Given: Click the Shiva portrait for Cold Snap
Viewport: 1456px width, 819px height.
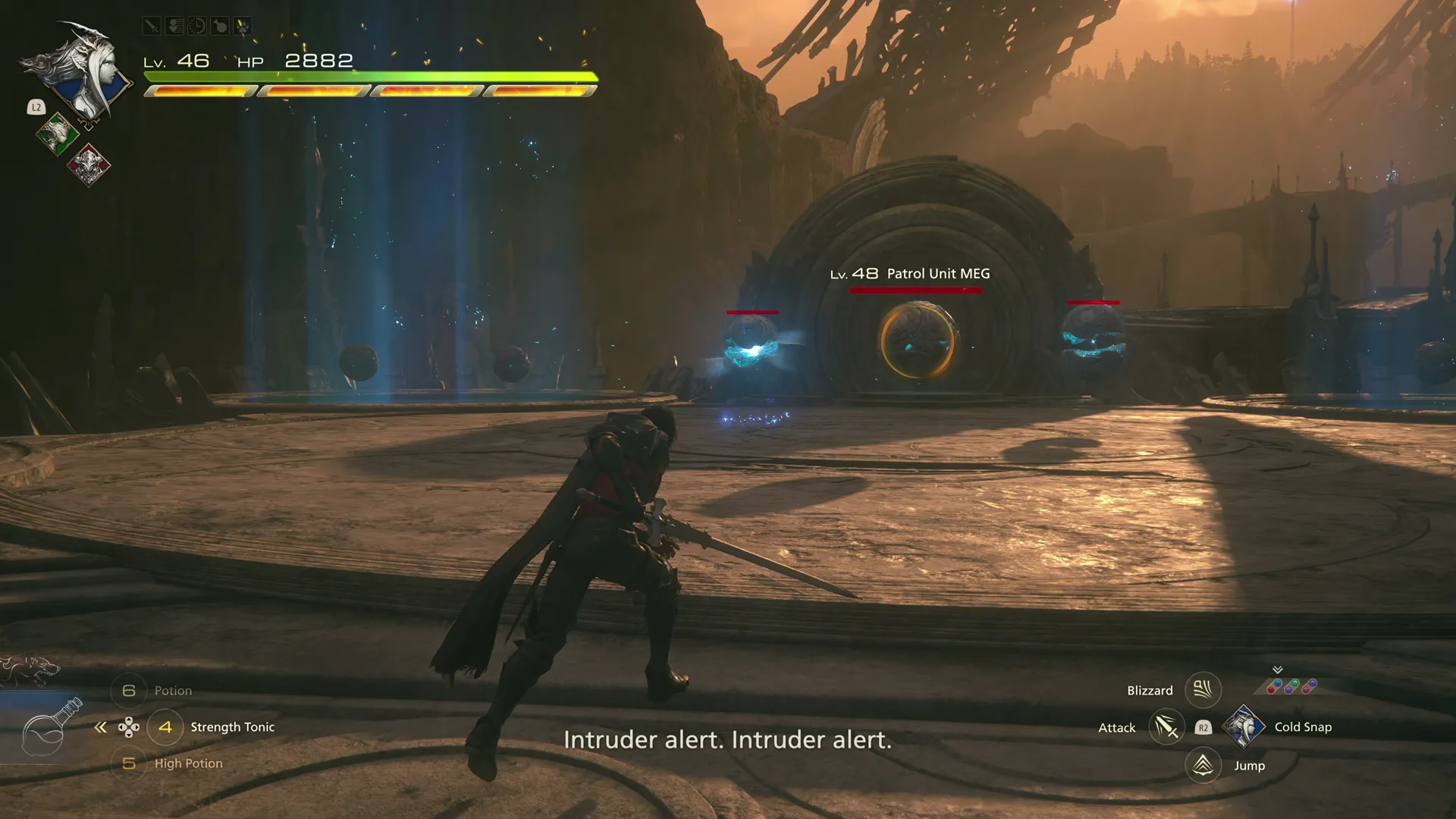Looking at the screenshot, I should pyautogui.click(x=1244, y=726).
